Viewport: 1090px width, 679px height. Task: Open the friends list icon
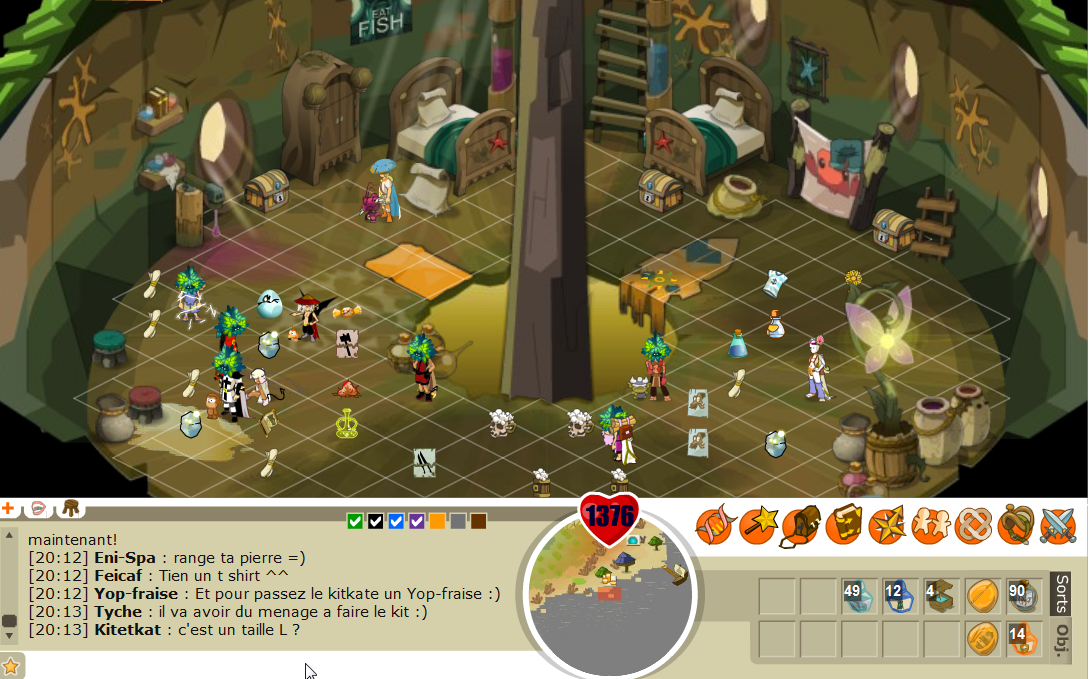pyautogui.click(x=929, y=525)
